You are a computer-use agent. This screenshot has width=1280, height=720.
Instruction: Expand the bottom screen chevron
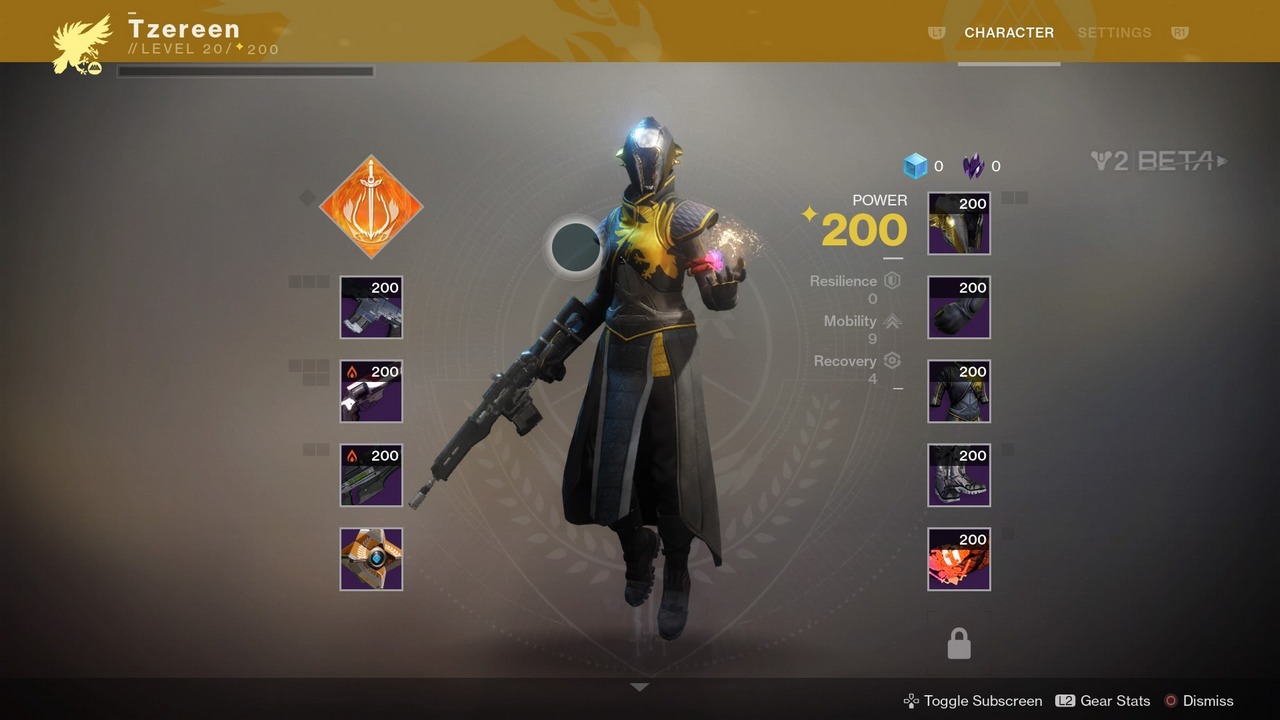(639, 687)
